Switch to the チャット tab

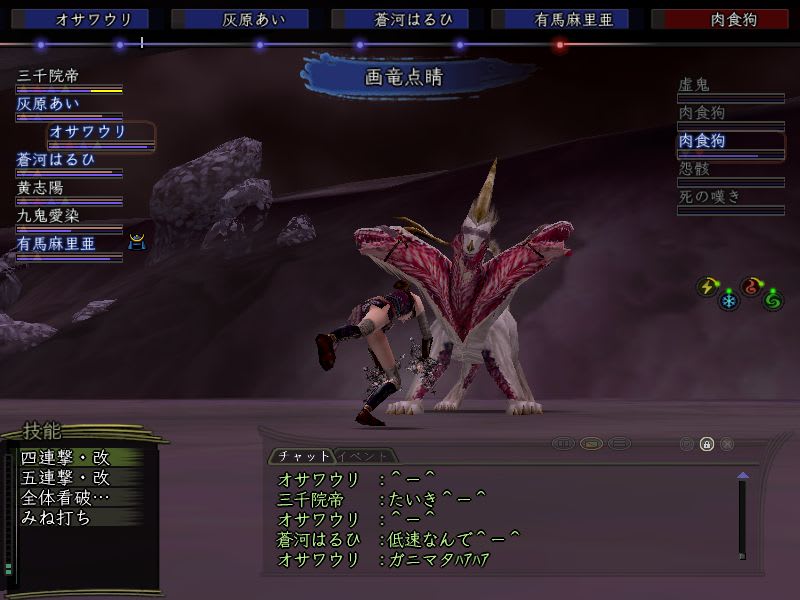point(298,456)
